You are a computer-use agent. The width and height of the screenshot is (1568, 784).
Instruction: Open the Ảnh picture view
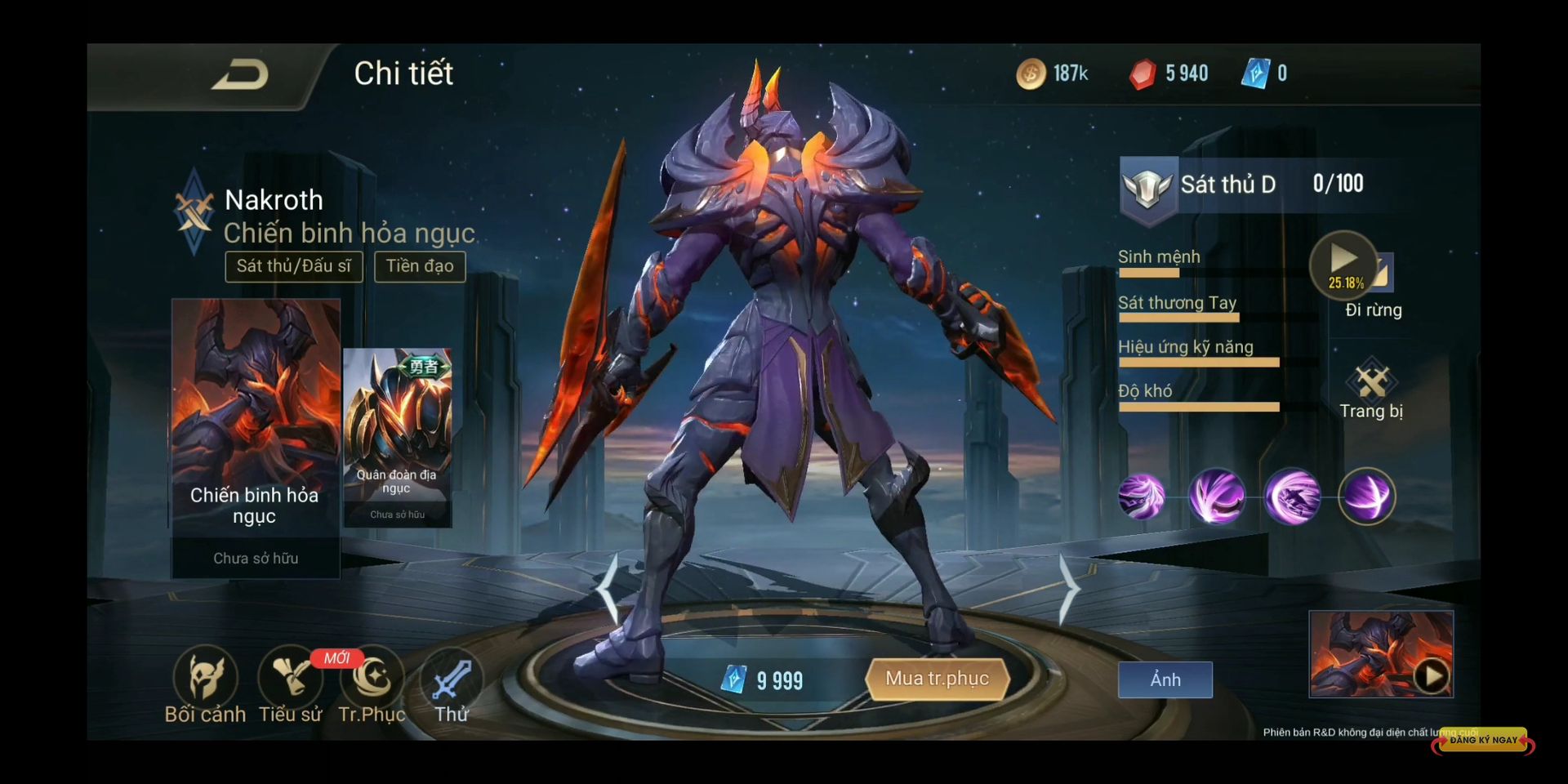(x=1165, y=679)
